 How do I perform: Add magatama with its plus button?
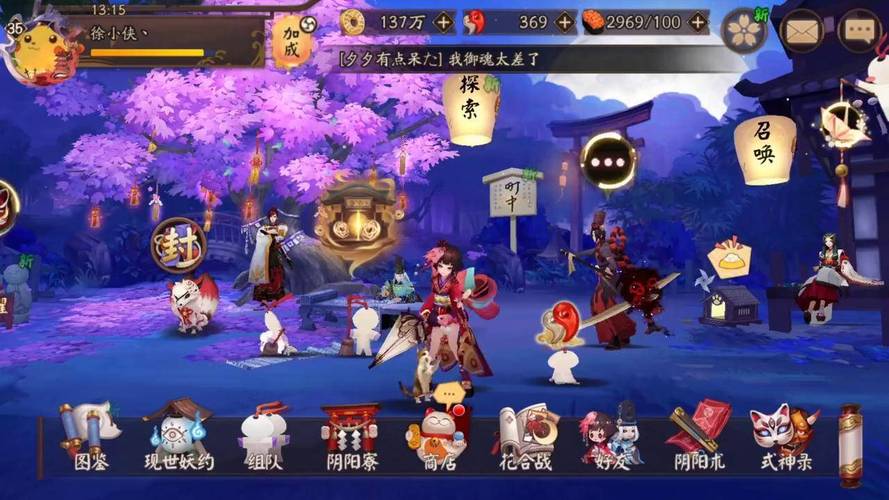(x=565, y=22)
